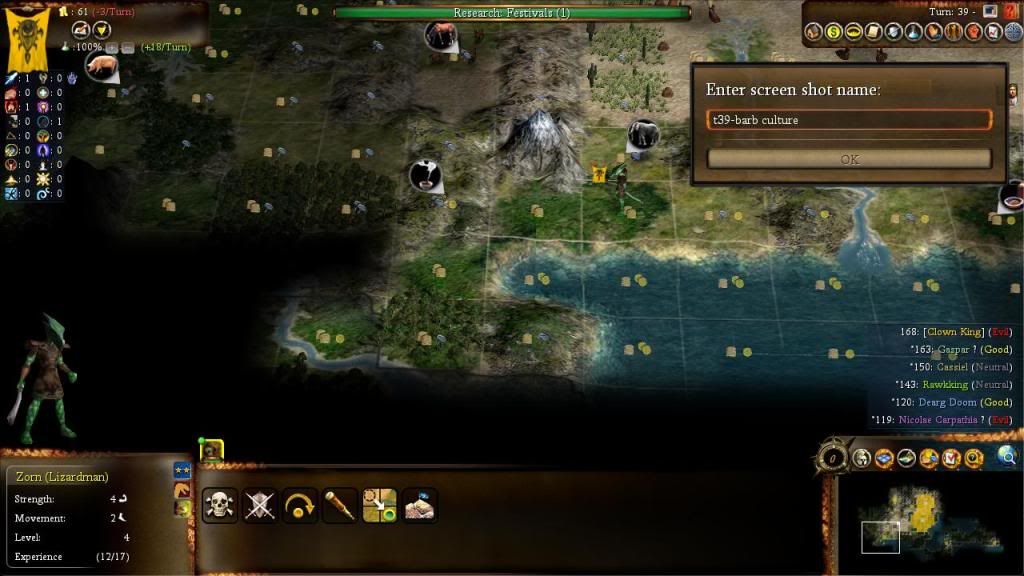Select the Zorn lizardman unit portrait icon
Image resolution: width=1024 pixels, height=576 pixels.
click(x=211, y=453)
